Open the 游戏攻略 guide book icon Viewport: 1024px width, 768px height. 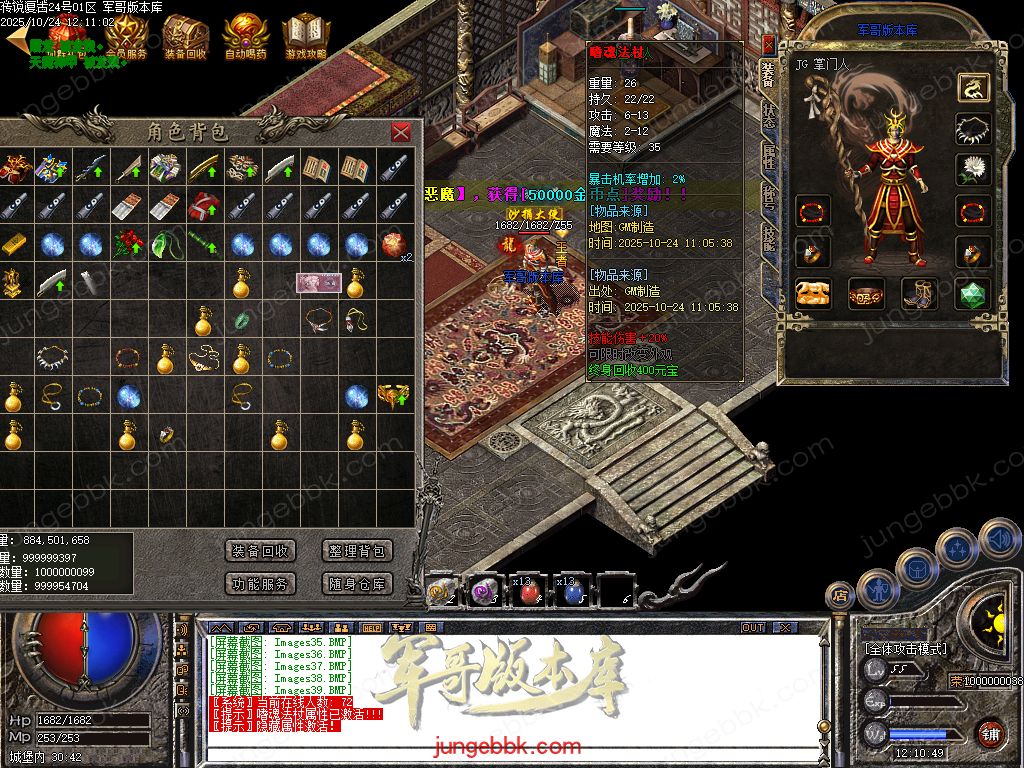click(x=306, y=38)
